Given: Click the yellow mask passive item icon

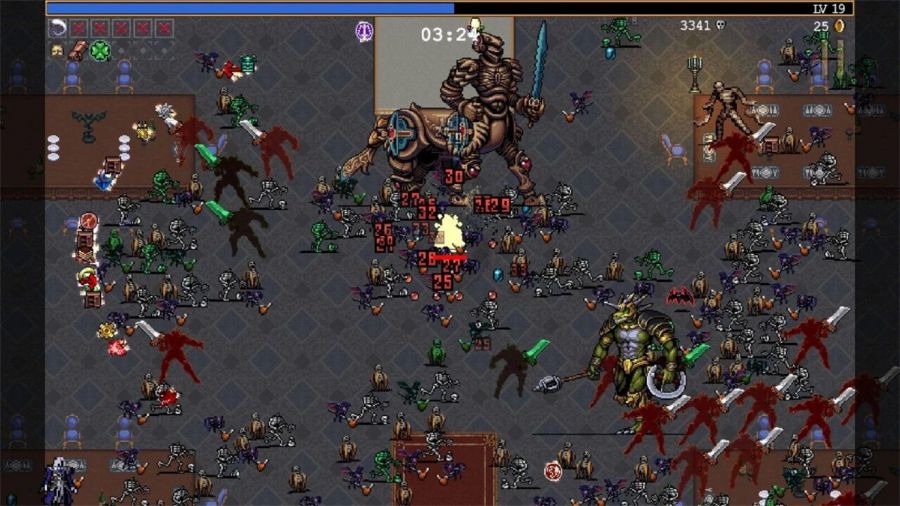Looking at the screenshot, I should pyautogui.click(x=57, y=50).
